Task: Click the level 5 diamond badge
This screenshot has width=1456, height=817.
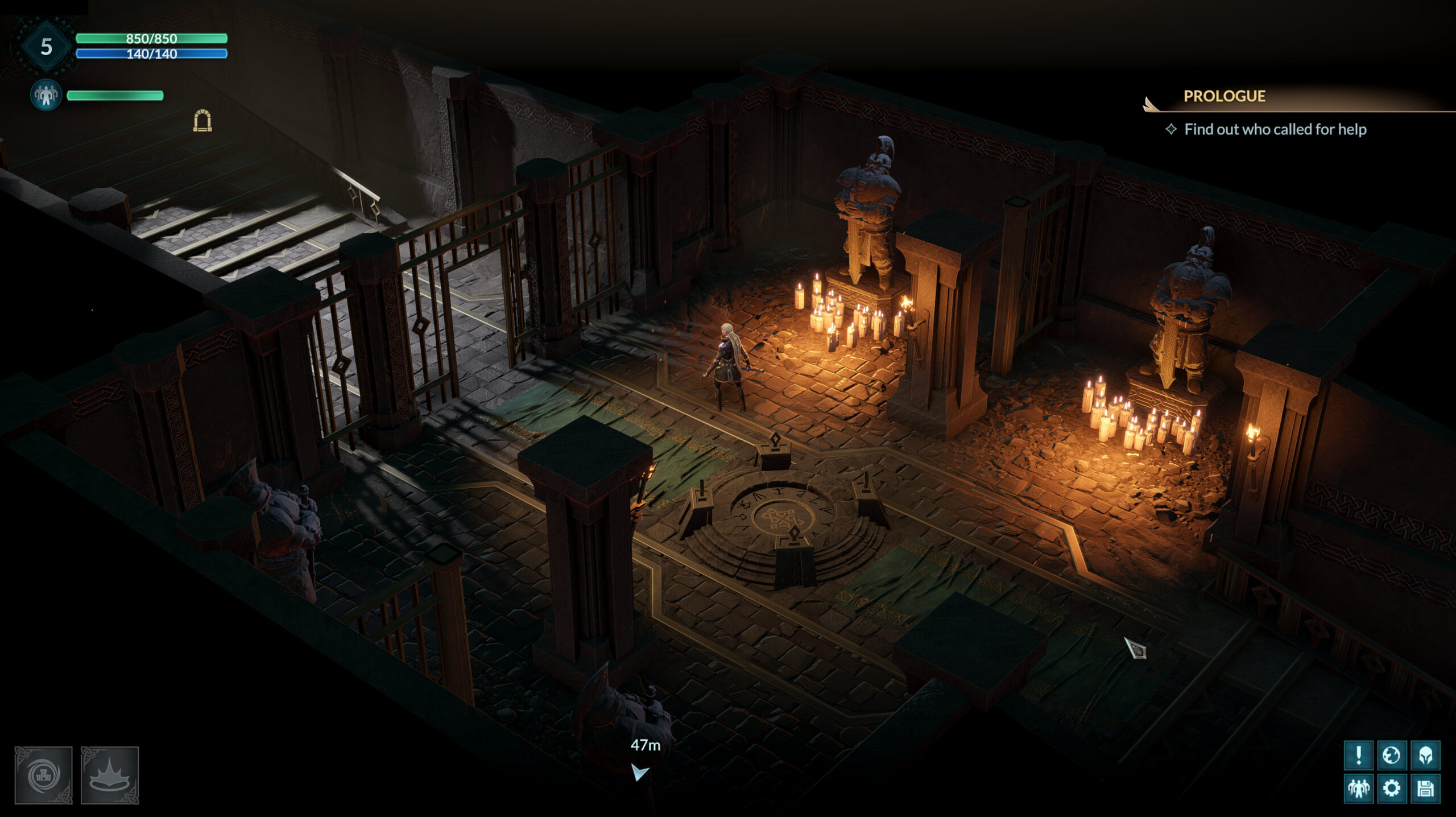Action: [x=47, y=44]
